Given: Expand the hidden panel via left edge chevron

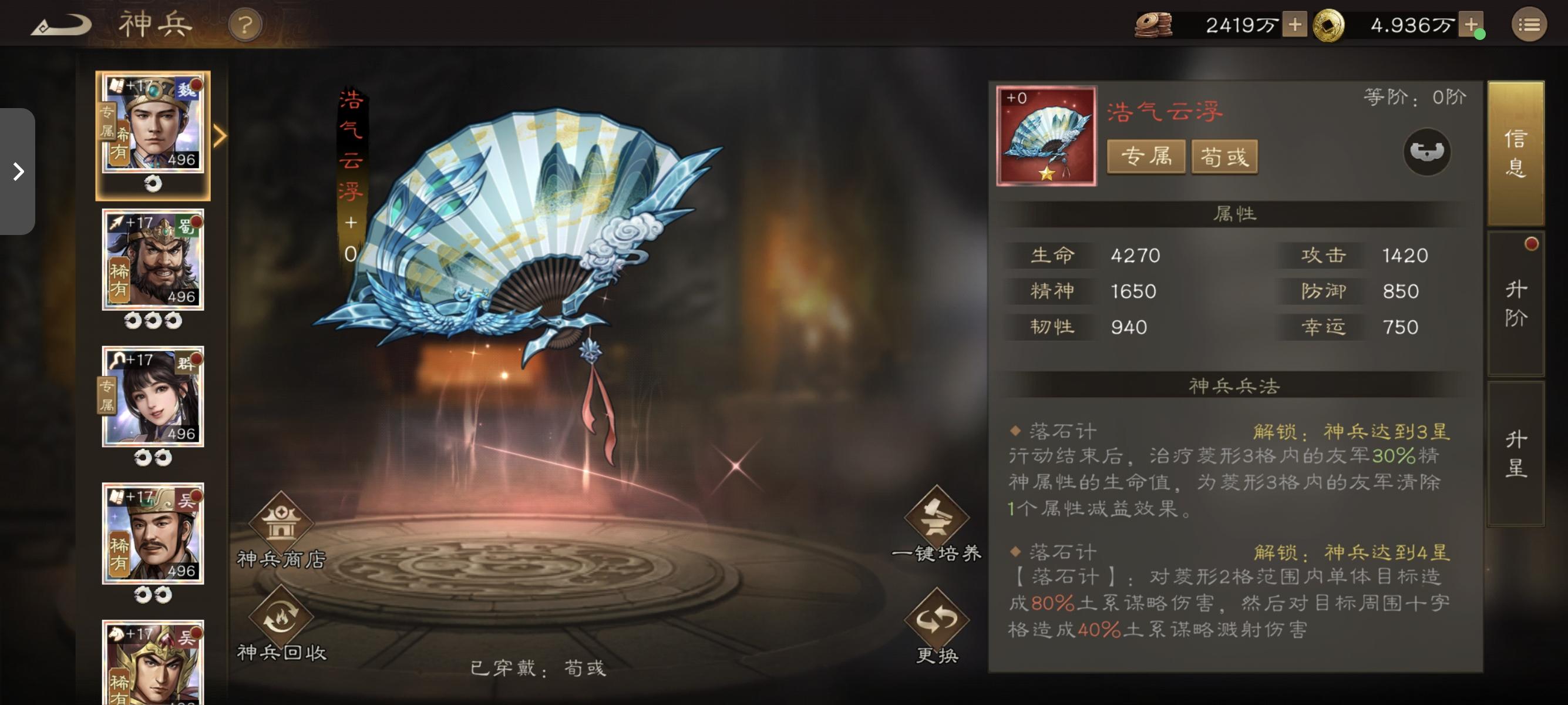Looking at the screenshot, I should click(18, 173).
